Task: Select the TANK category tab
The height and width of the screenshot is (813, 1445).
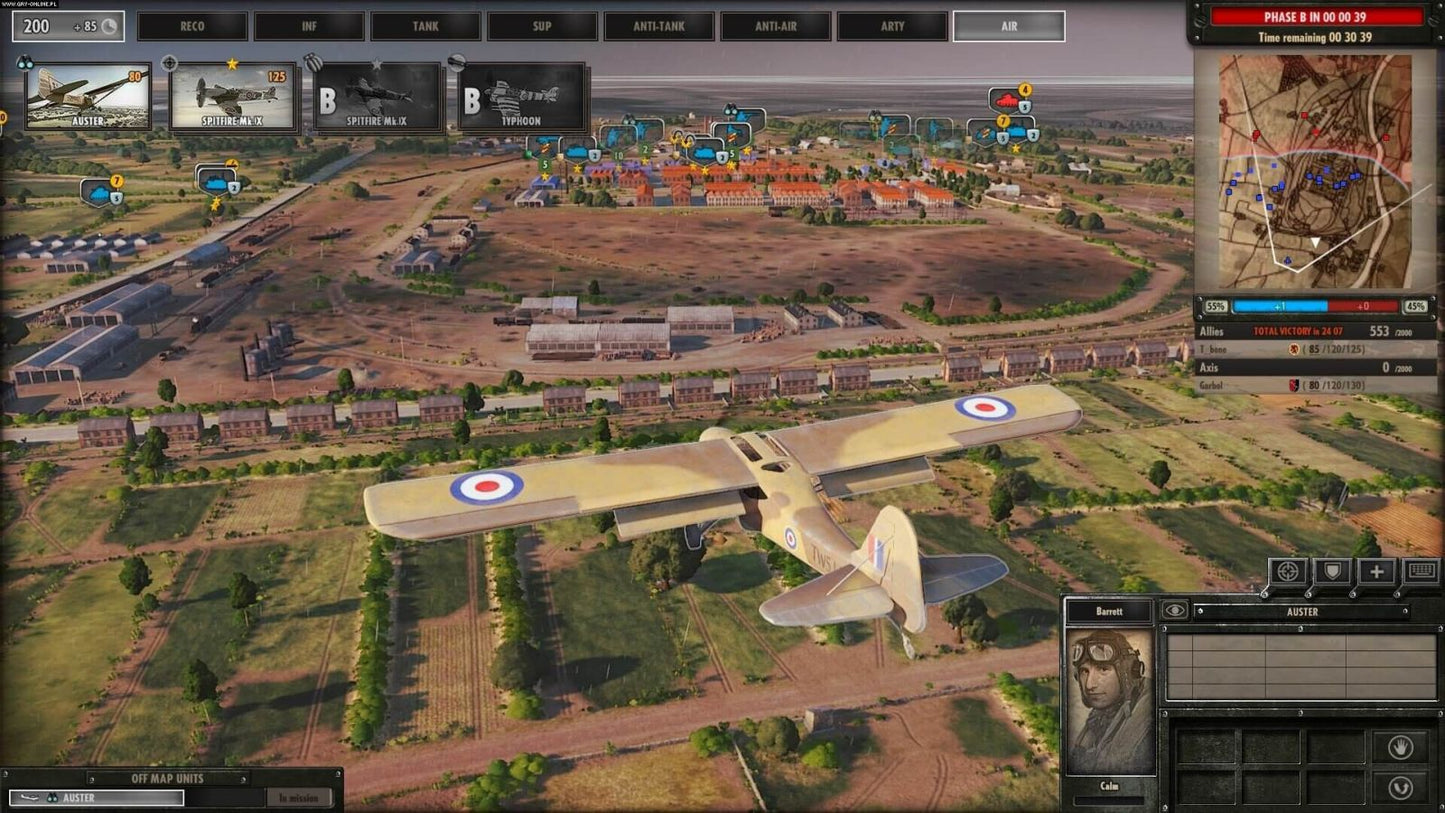Action: click(x=426, y=26)
